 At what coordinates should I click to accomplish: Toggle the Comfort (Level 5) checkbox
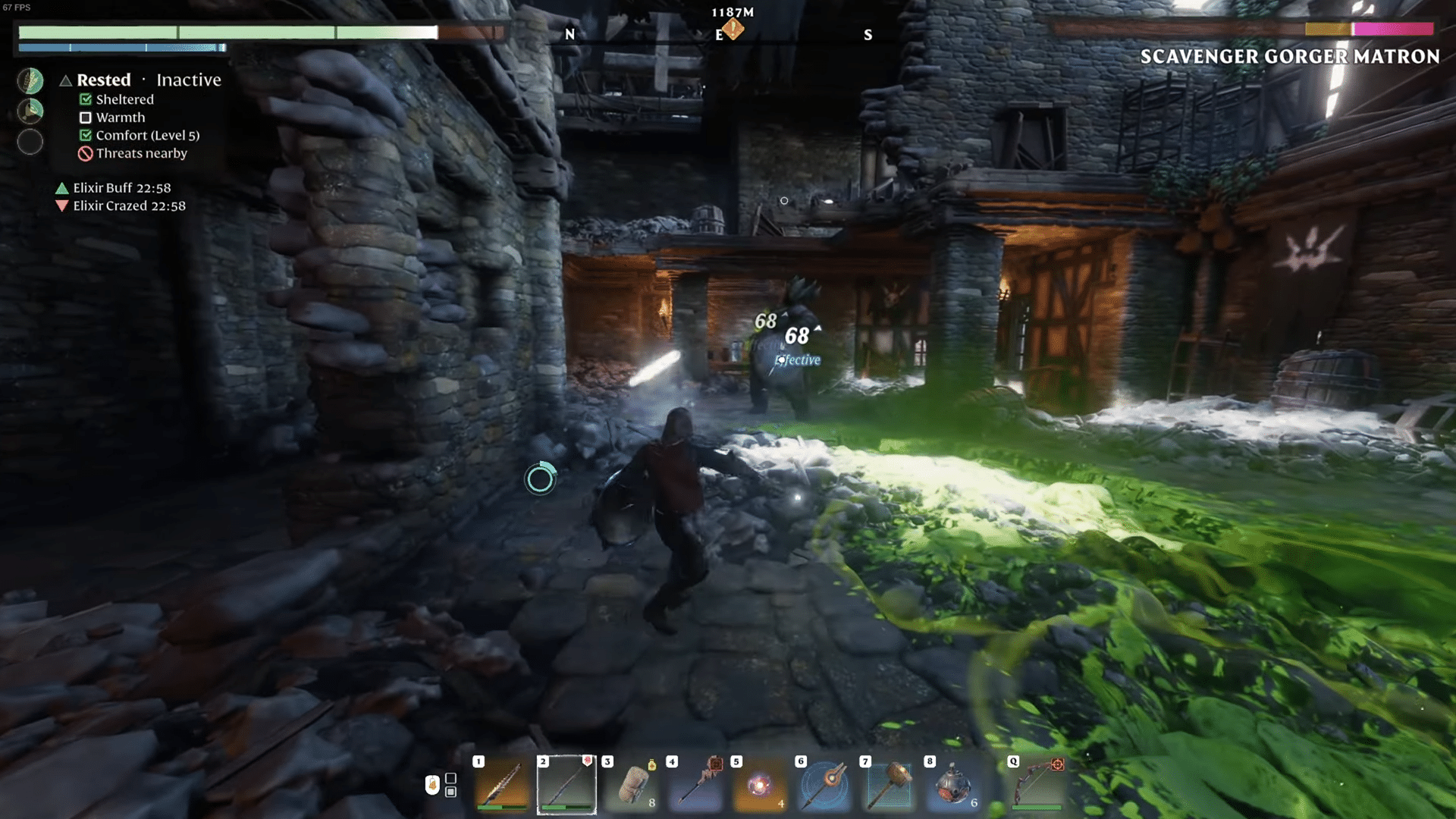[x=84, y=135]
